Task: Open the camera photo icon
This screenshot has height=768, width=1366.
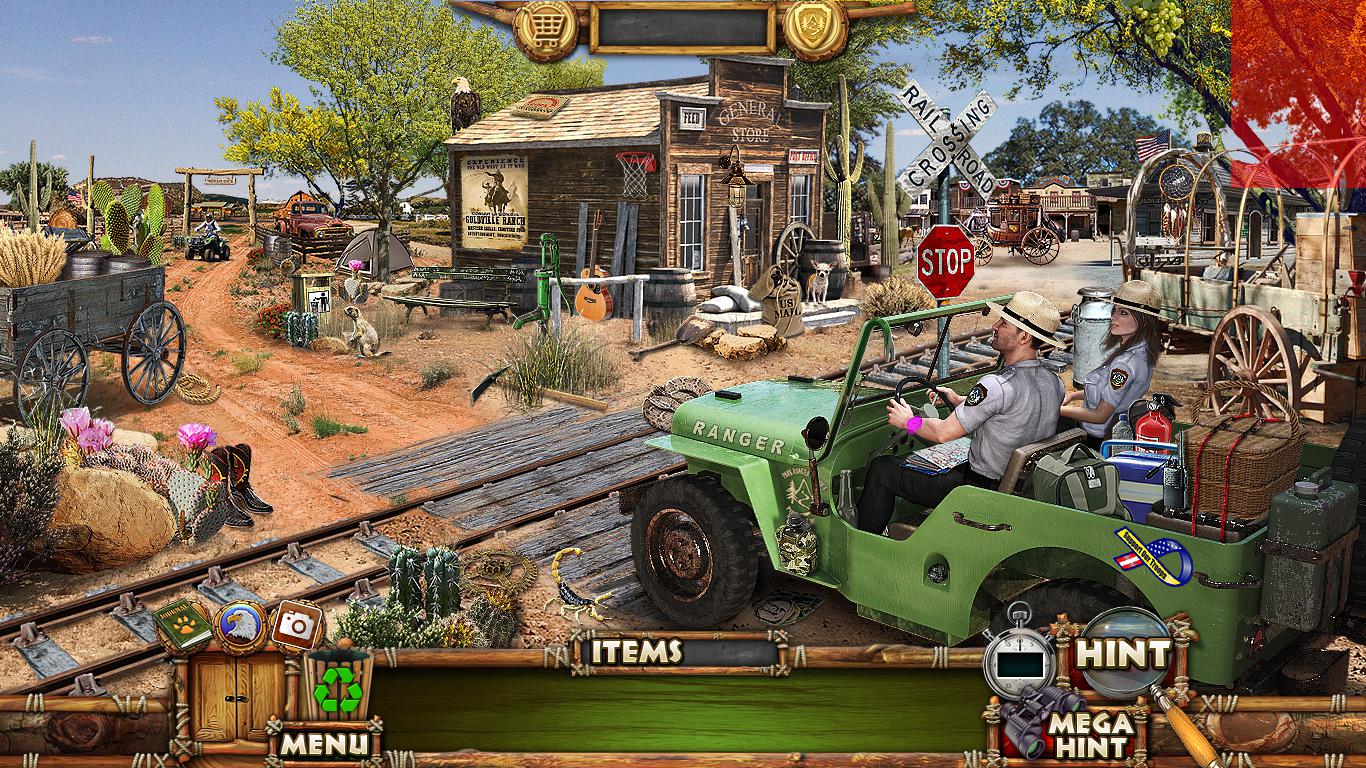Action: point(295,626)
